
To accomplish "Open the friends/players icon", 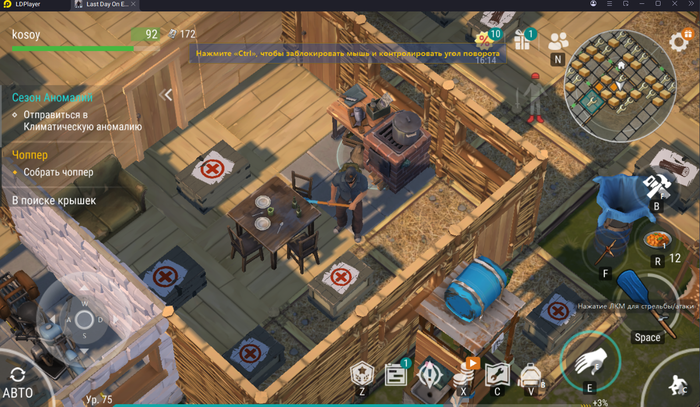I will click(558, 41).
